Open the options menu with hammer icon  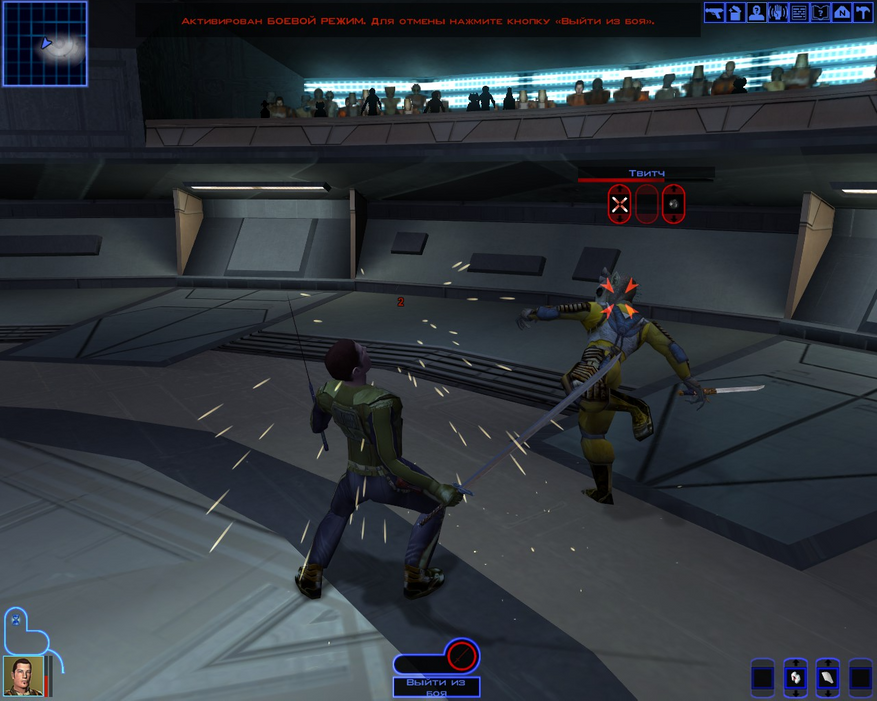click(x=863, y=12)
